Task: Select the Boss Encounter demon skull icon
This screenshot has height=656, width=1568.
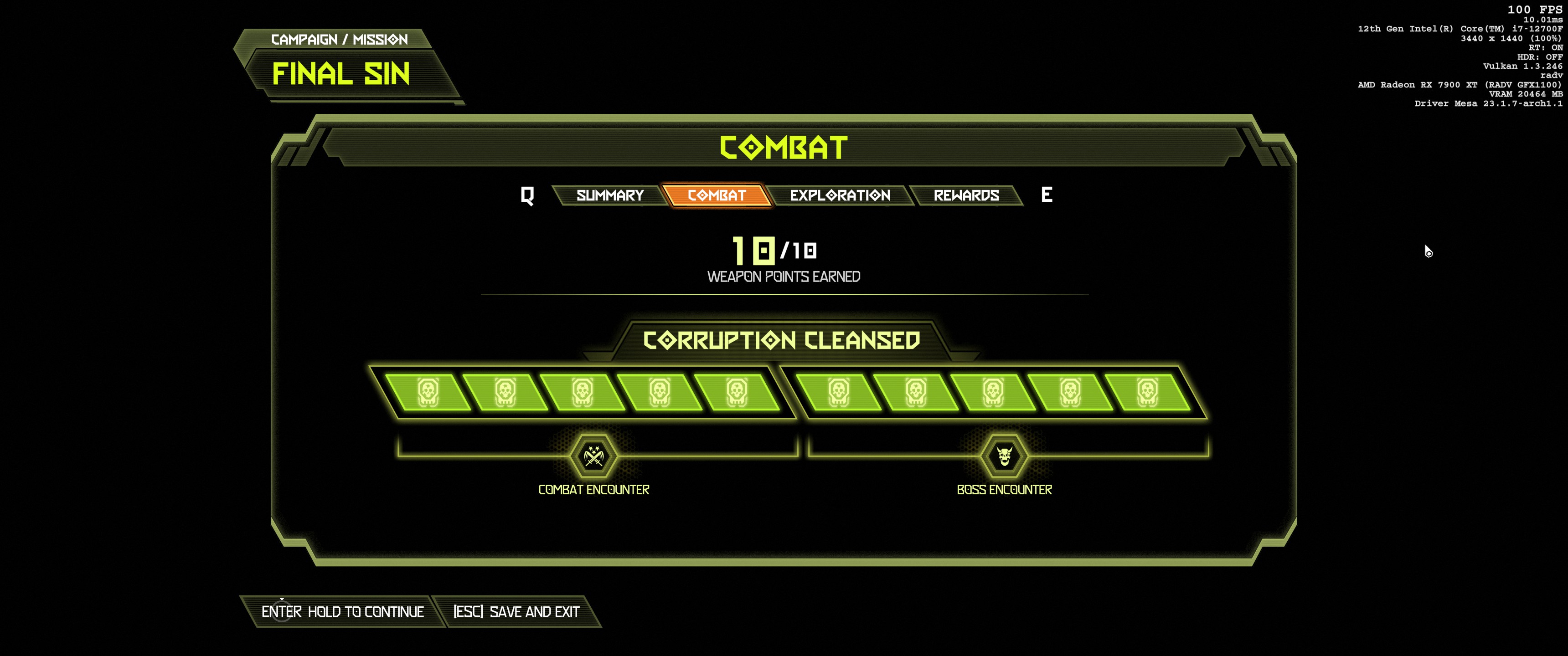Action: click(x=1004, y=456)
